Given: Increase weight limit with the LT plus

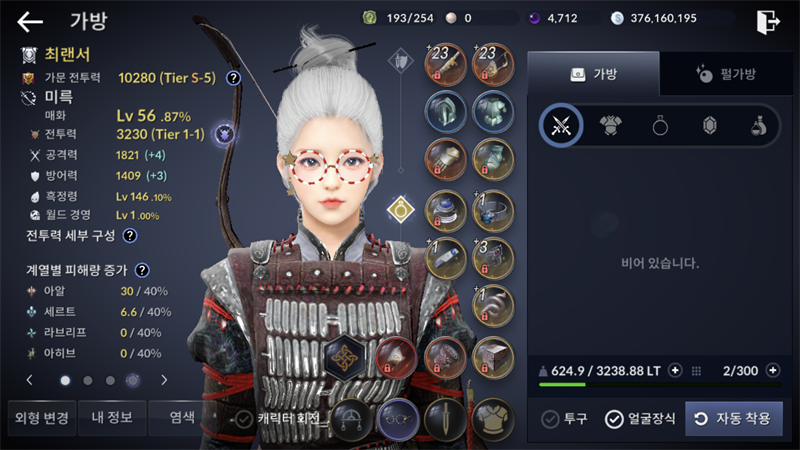Looking at the screenshot, I should 675,370.
